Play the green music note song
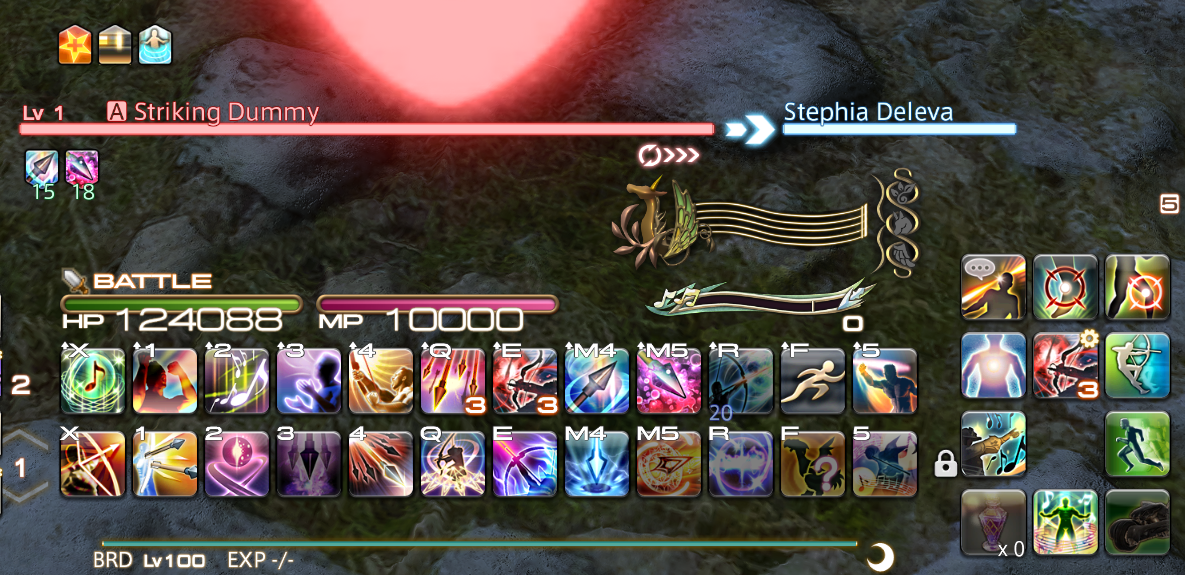Viewport: 1185px width, 575px height. (x=93, y=381)
